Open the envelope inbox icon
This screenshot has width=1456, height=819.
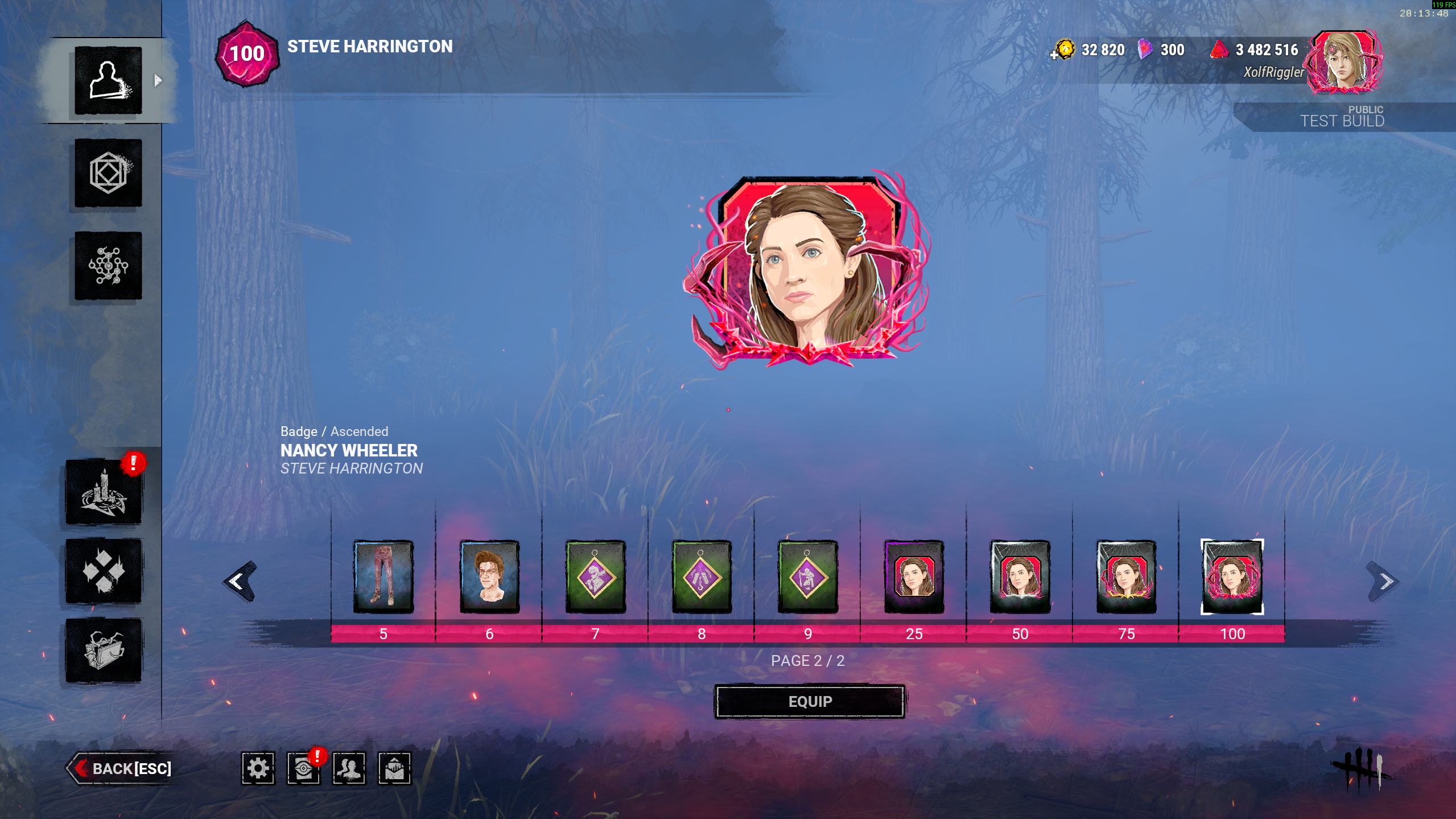(x=394, y=768)
